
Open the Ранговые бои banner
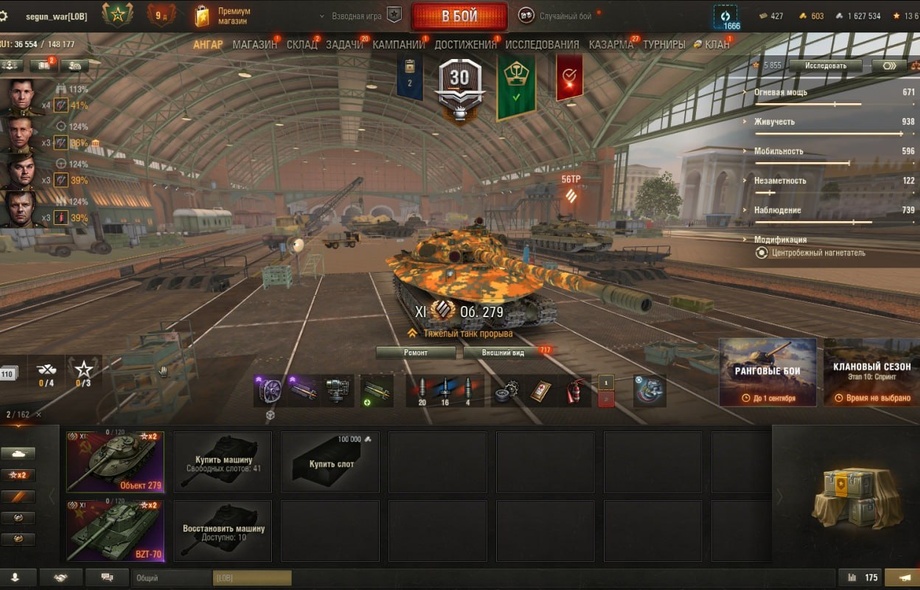768,372
